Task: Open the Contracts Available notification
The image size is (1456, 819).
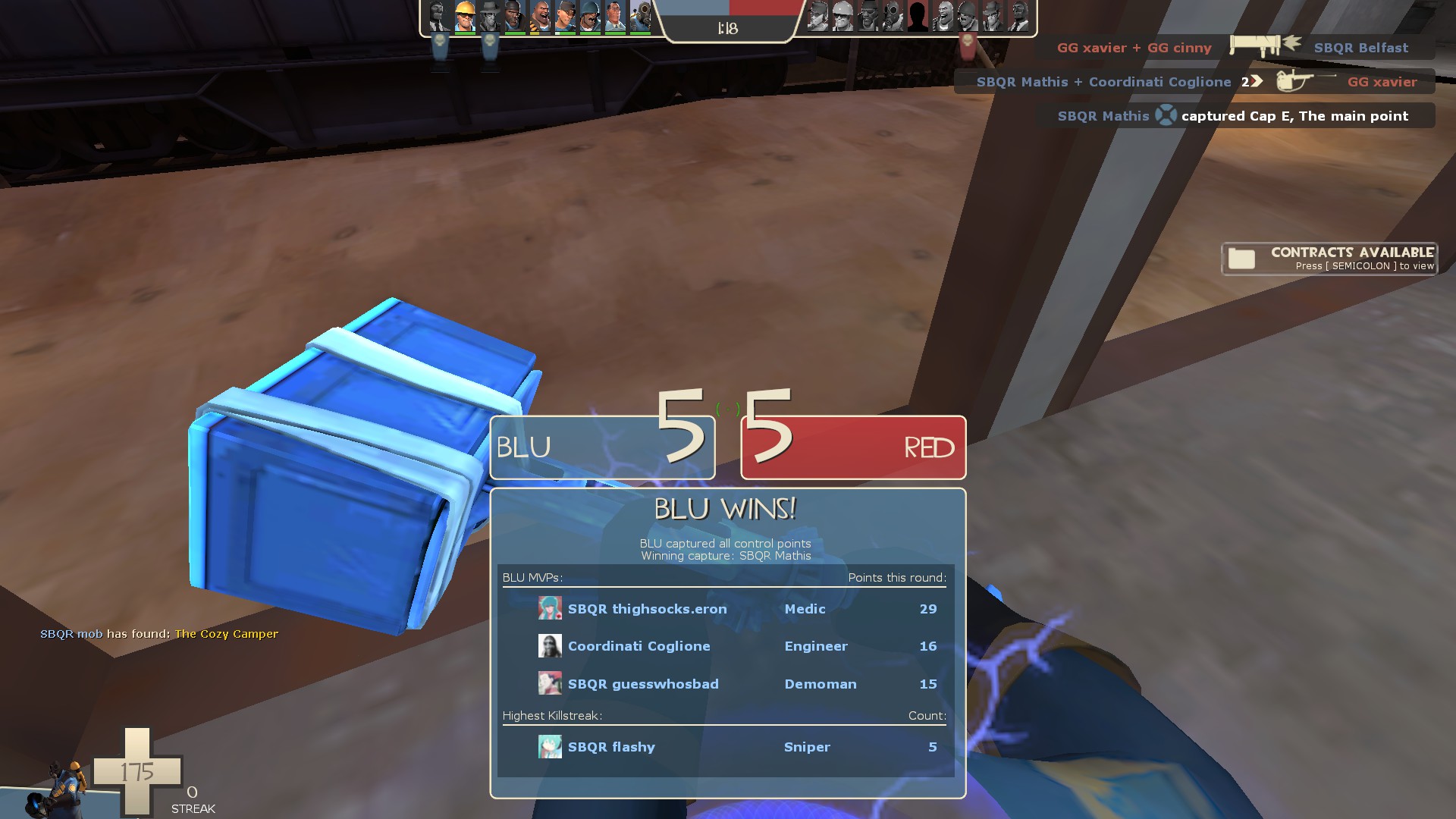Action: (1329, 259)
